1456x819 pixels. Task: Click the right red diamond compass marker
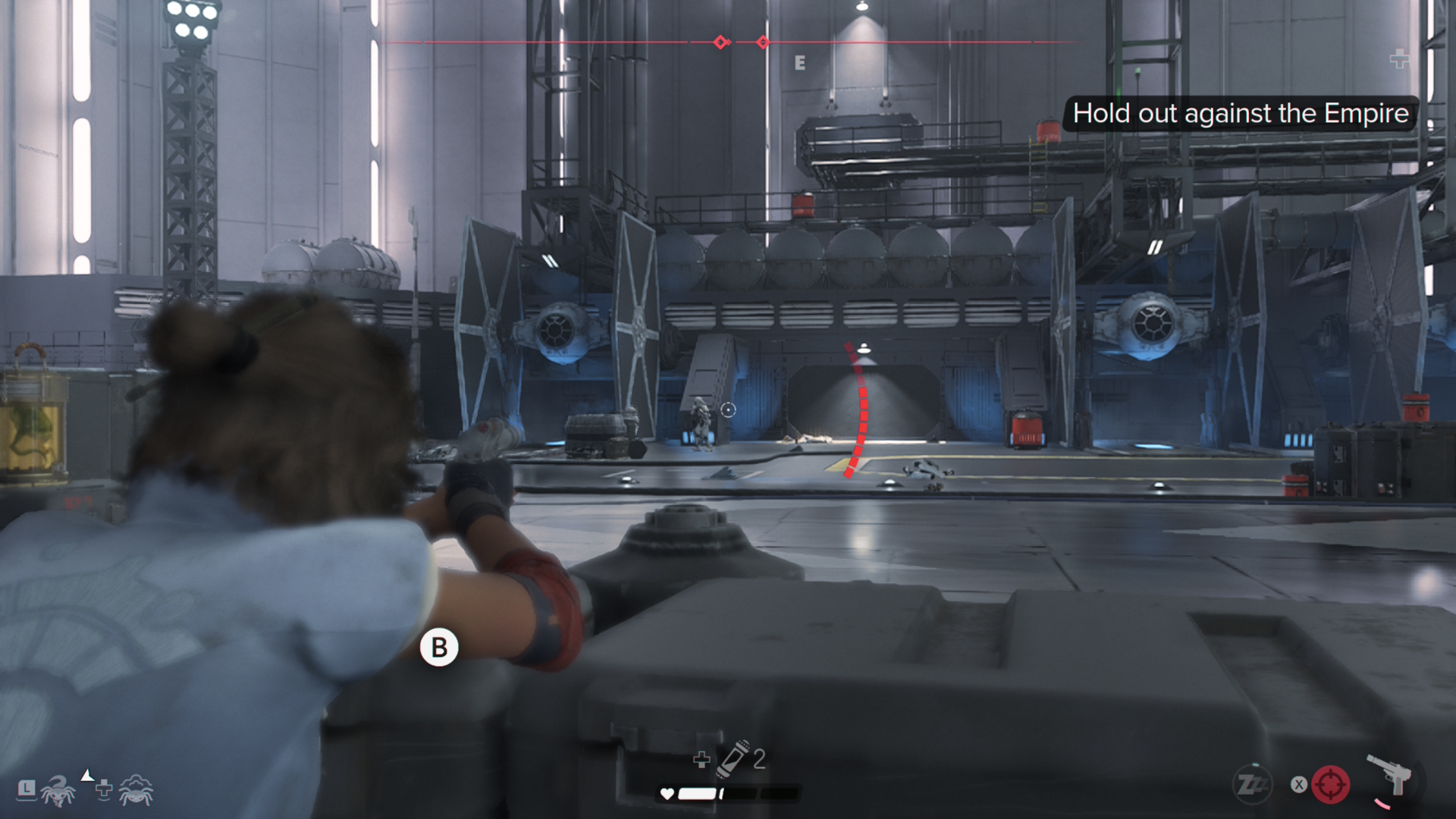click(x=761, y=42)
